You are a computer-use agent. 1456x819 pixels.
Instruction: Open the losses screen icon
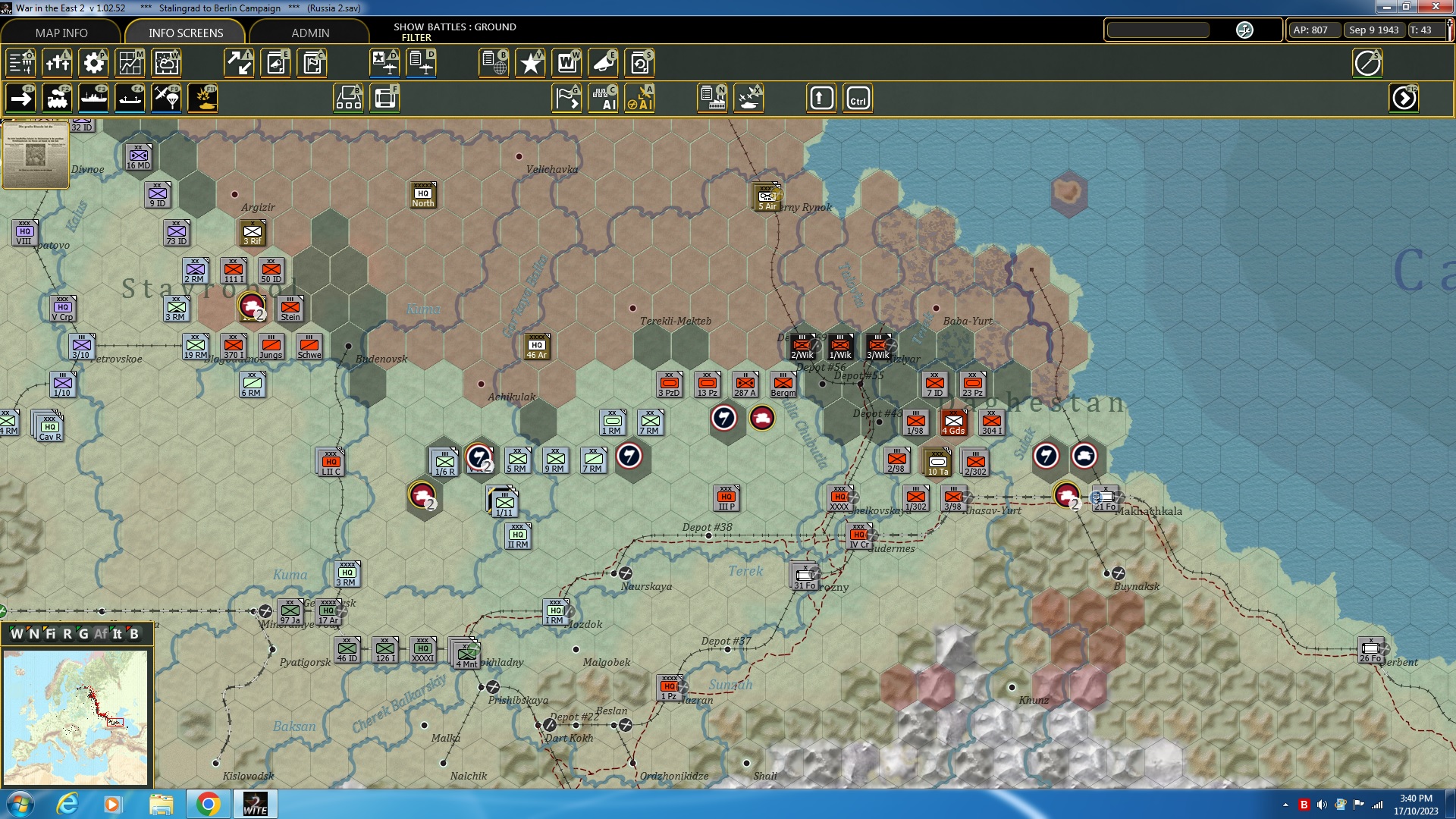click(58, 63)
